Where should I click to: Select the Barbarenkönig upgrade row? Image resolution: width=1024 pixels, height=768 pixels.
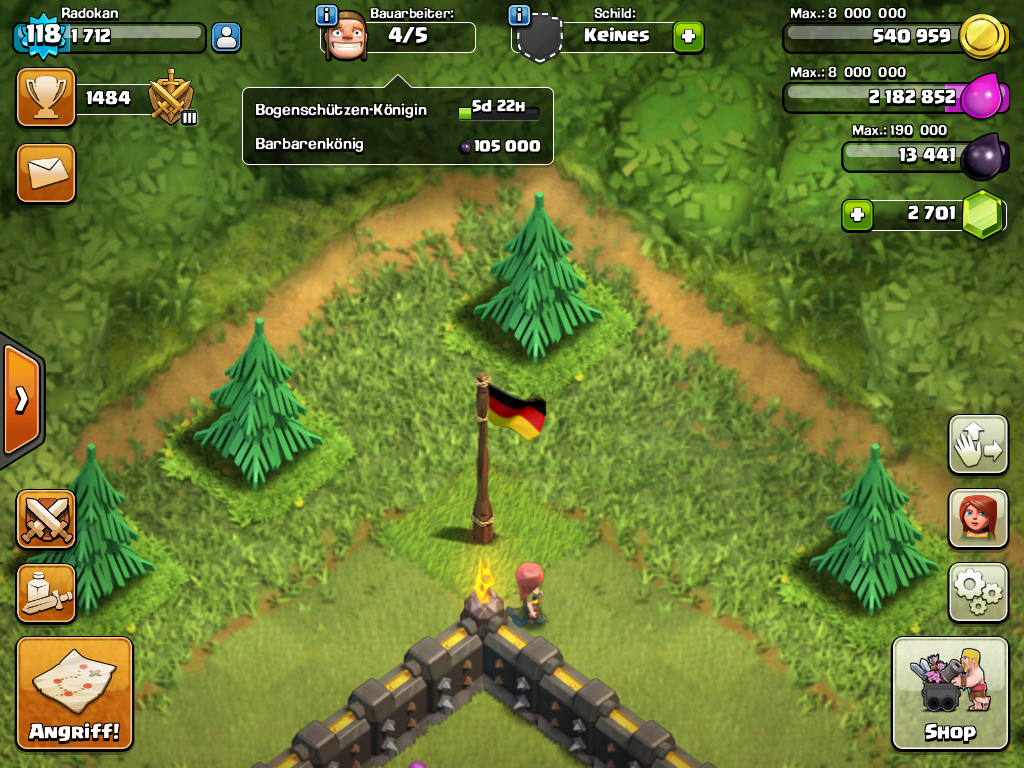tap(397, 145)
